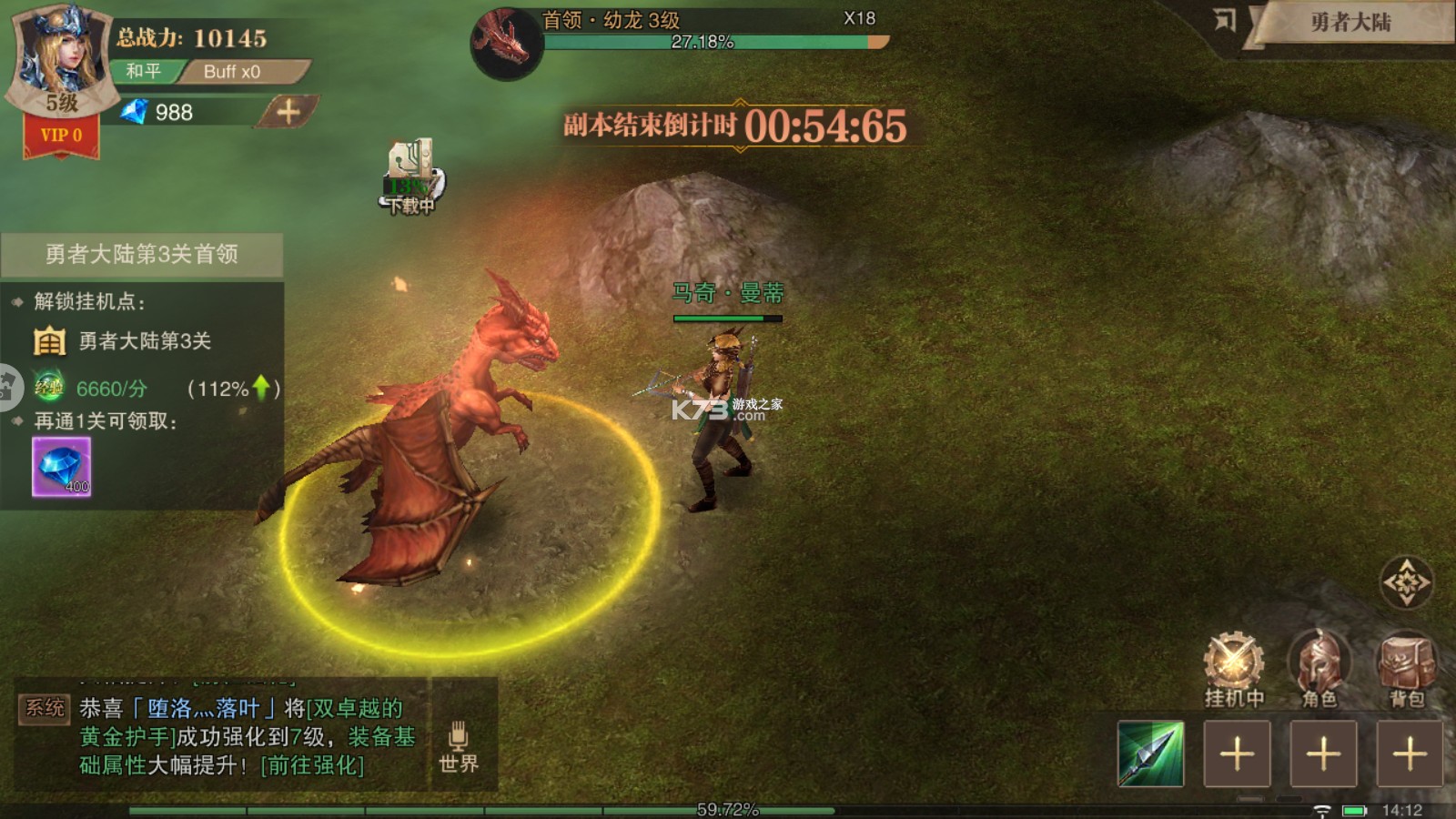Viewport: 1456px width, 819px height.
Task: Open the 勇者大陆第3关首领 quest header
Action: point(142,254)
